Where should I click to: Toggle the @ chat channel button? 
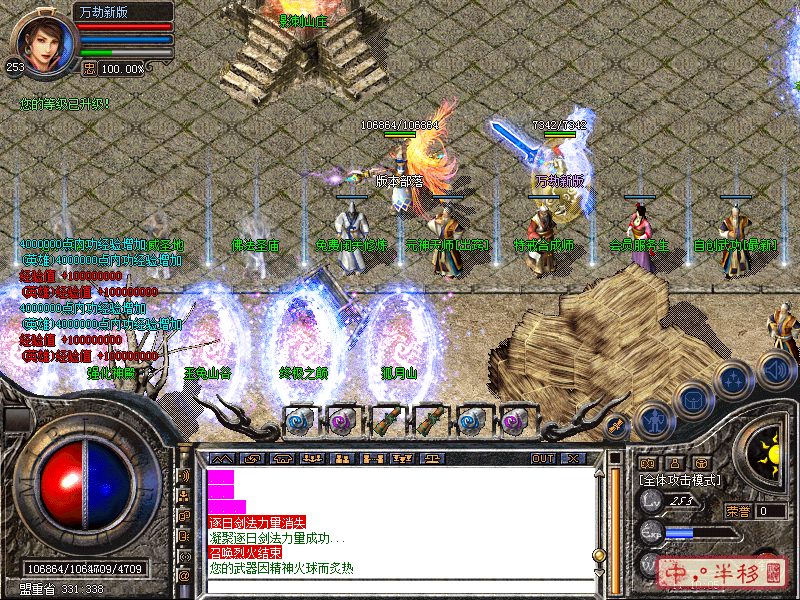coord(184,576)
